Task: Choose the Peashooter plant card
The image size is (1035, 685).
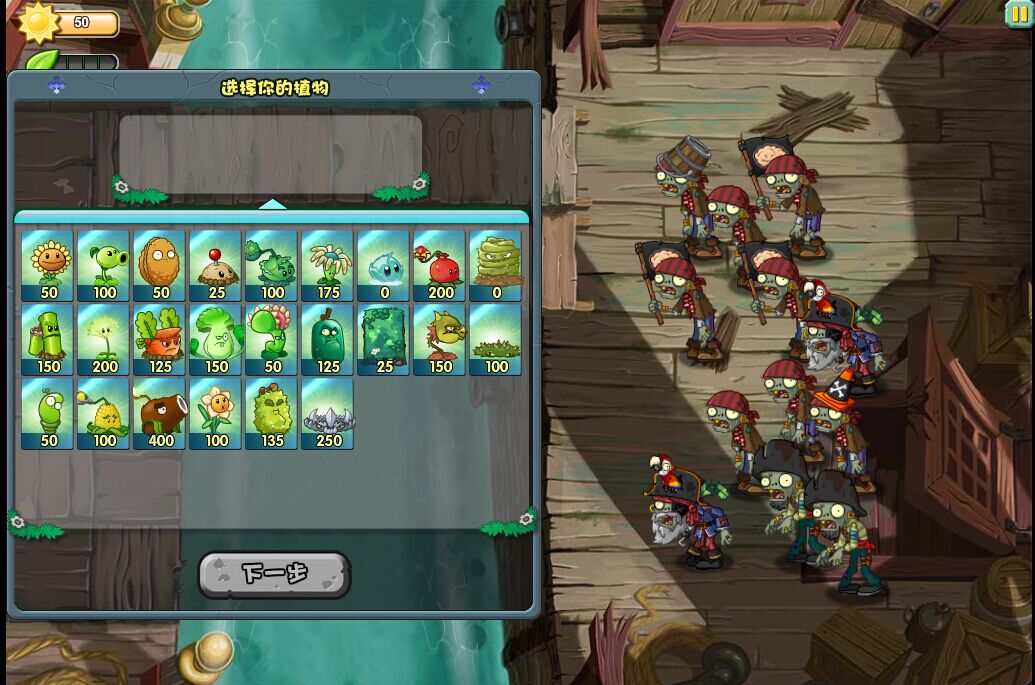Action: tap(103, 266)
